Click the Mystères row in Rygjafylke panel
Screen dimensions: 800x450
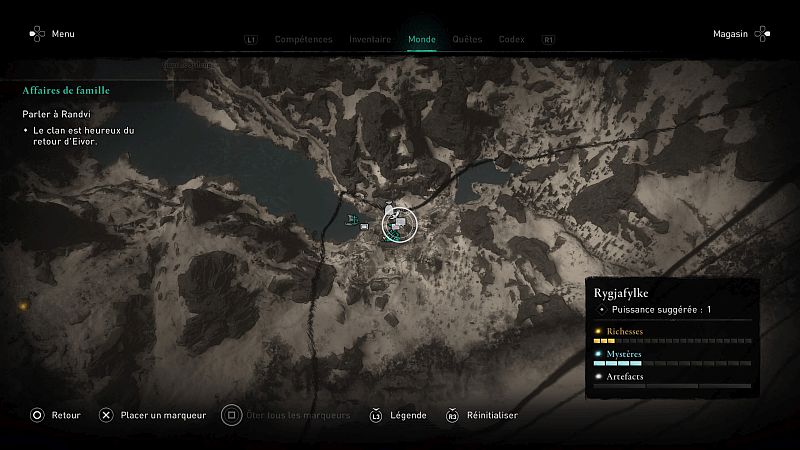[x=671, y=358]
